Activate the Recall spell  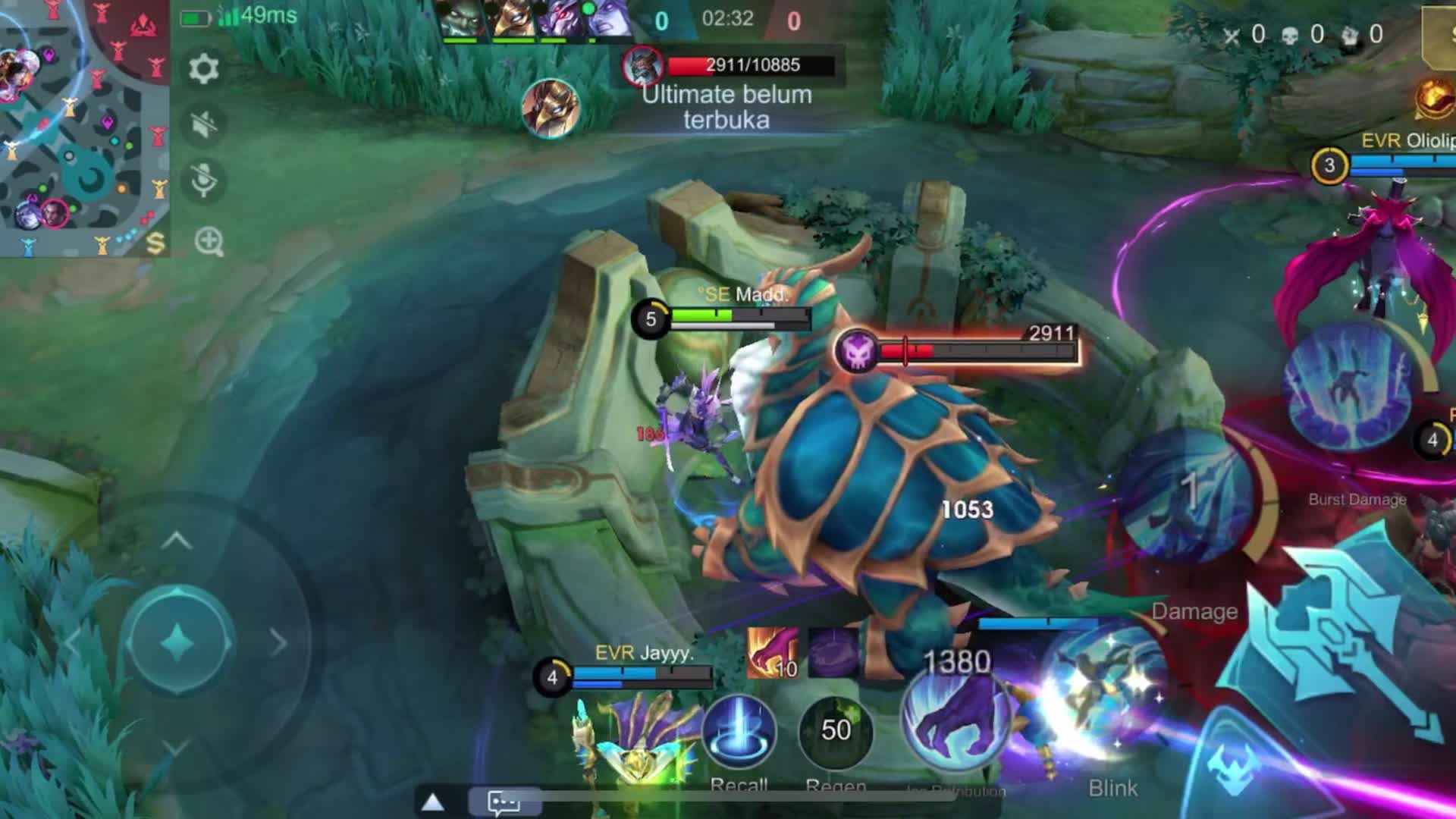pos(739,733)
